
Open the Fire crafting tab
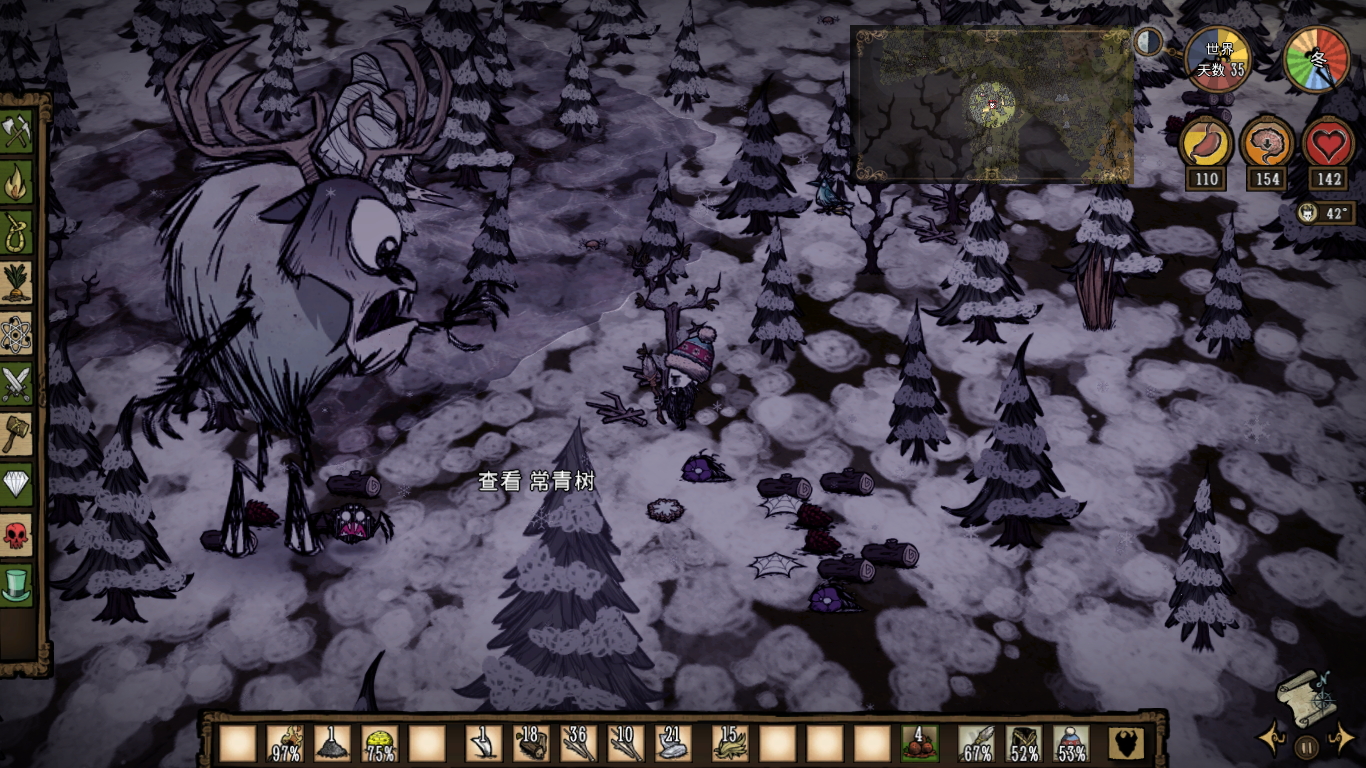tap(17, 183)
